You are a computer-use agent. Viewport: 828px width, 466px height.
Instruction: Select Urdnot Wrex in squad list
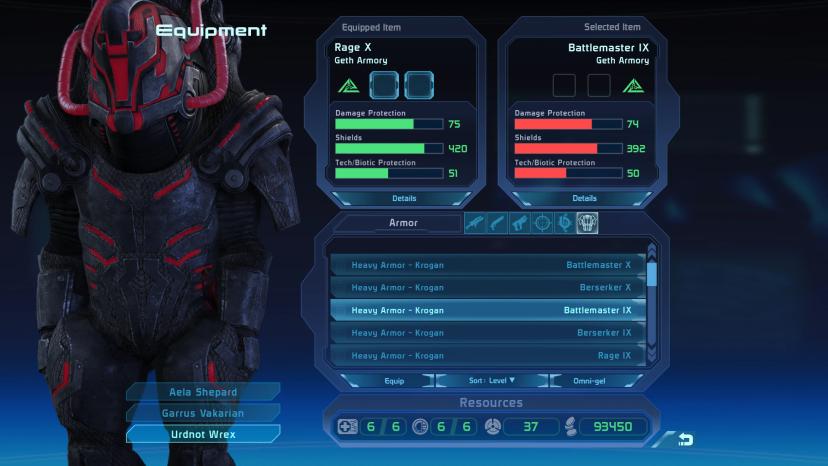pyautogui.click(x=203, y=434)
